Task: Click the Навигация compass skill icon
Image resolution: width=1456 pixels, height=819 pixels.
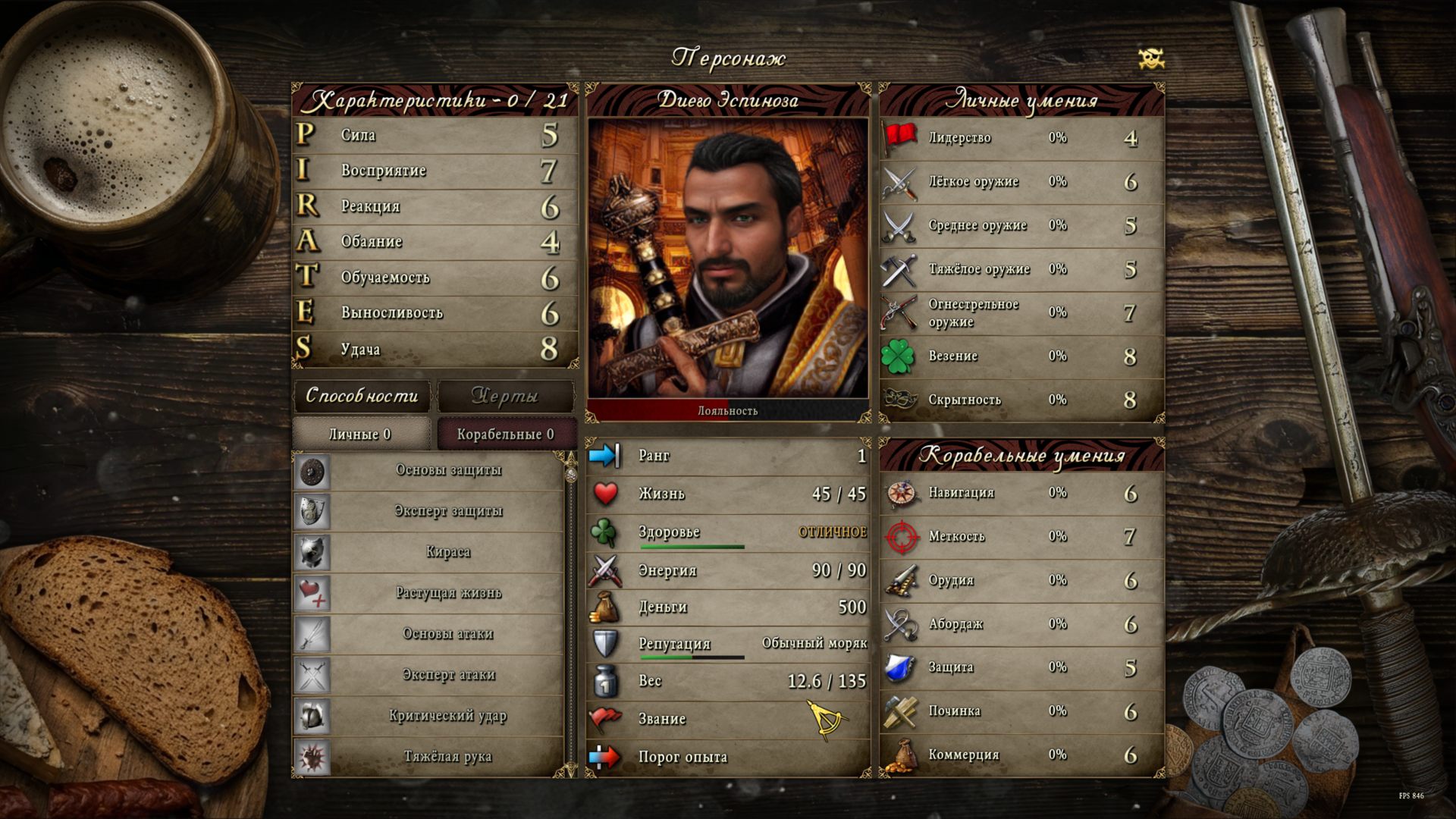Action: pos(902,494)
